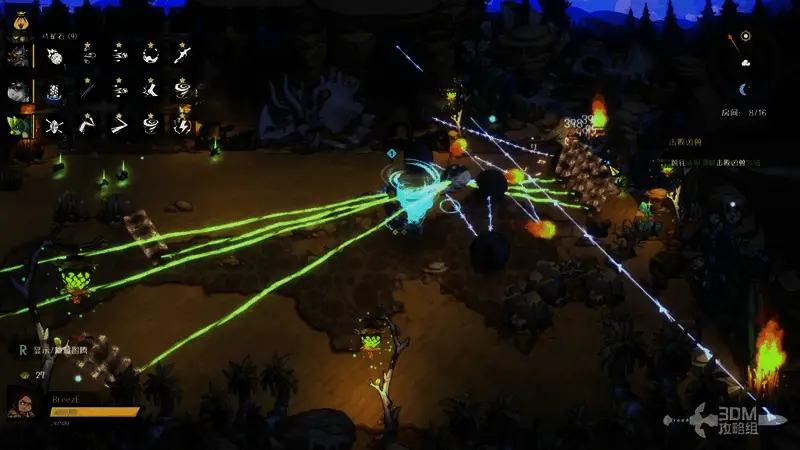Viewport: 800px width, 450px height.
Task: Select the green leafy pet portrait
Action: tap(17, 125)
